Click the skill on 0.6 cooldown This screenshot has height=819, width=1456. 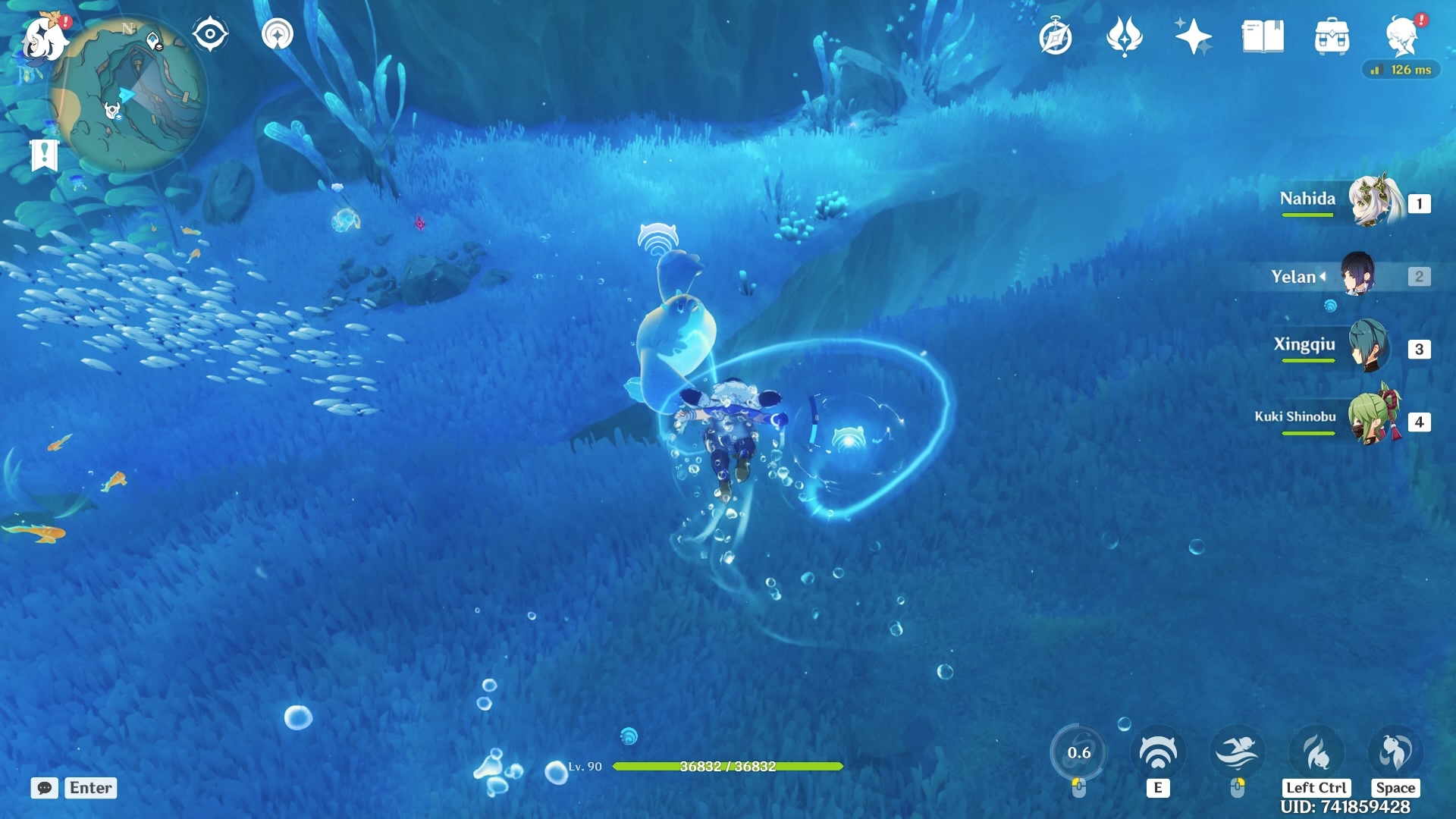1079,752
